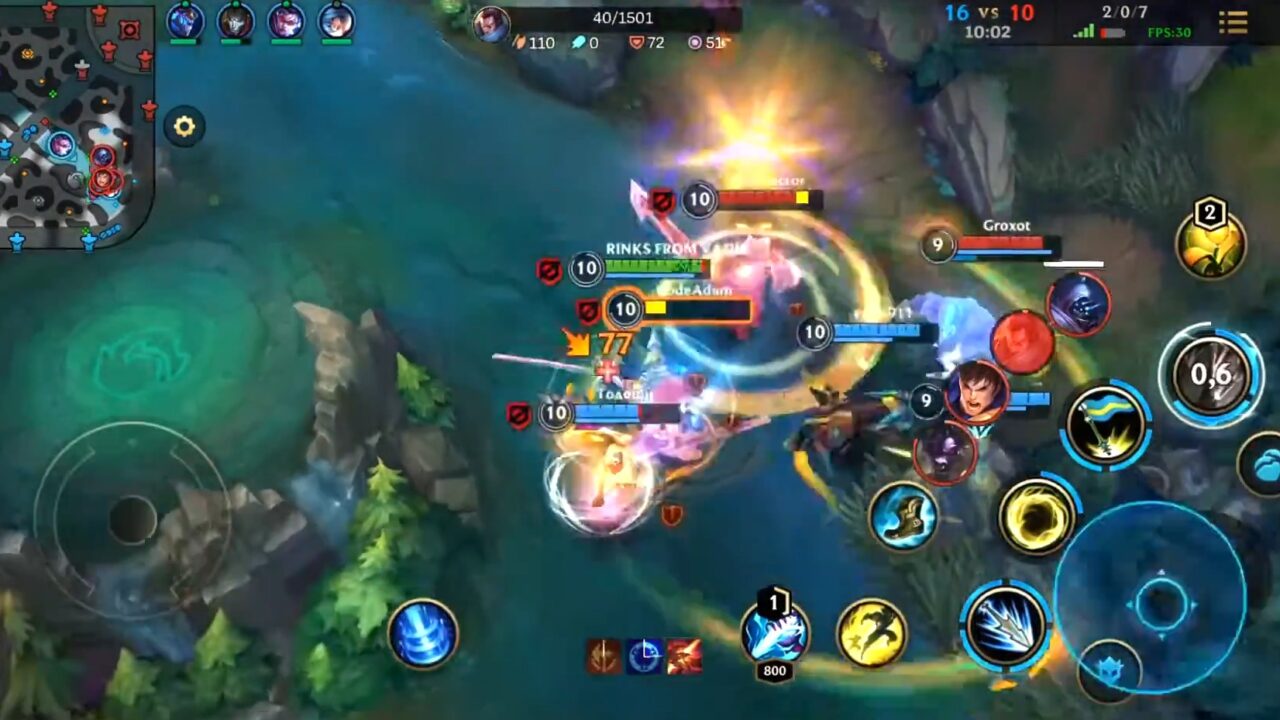Activate the yellow vortex ability
The width and height of the screenshot is (1280, 720).
[x=1038, y=518]
